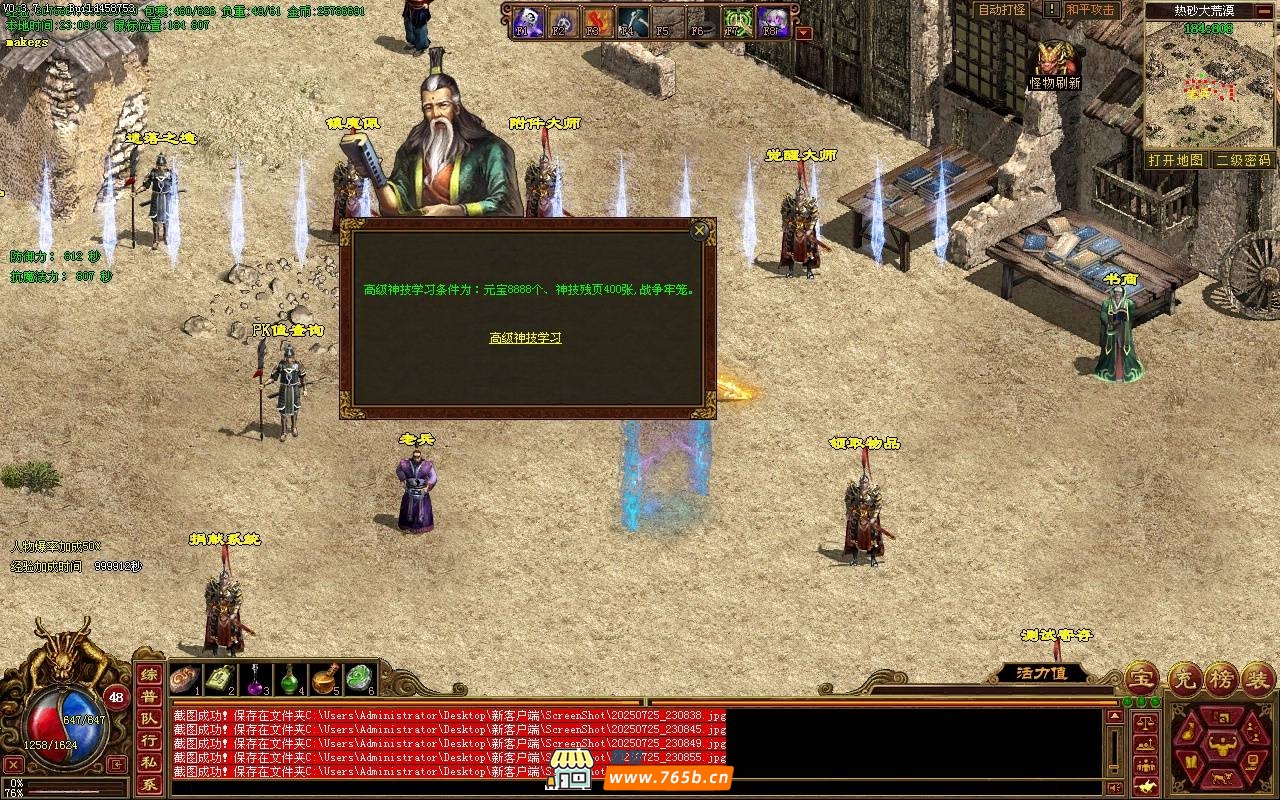This screenshot has width=1280, height=800.
Task: Open the 榜 ranking button
Action: (x=1221, y=678)
